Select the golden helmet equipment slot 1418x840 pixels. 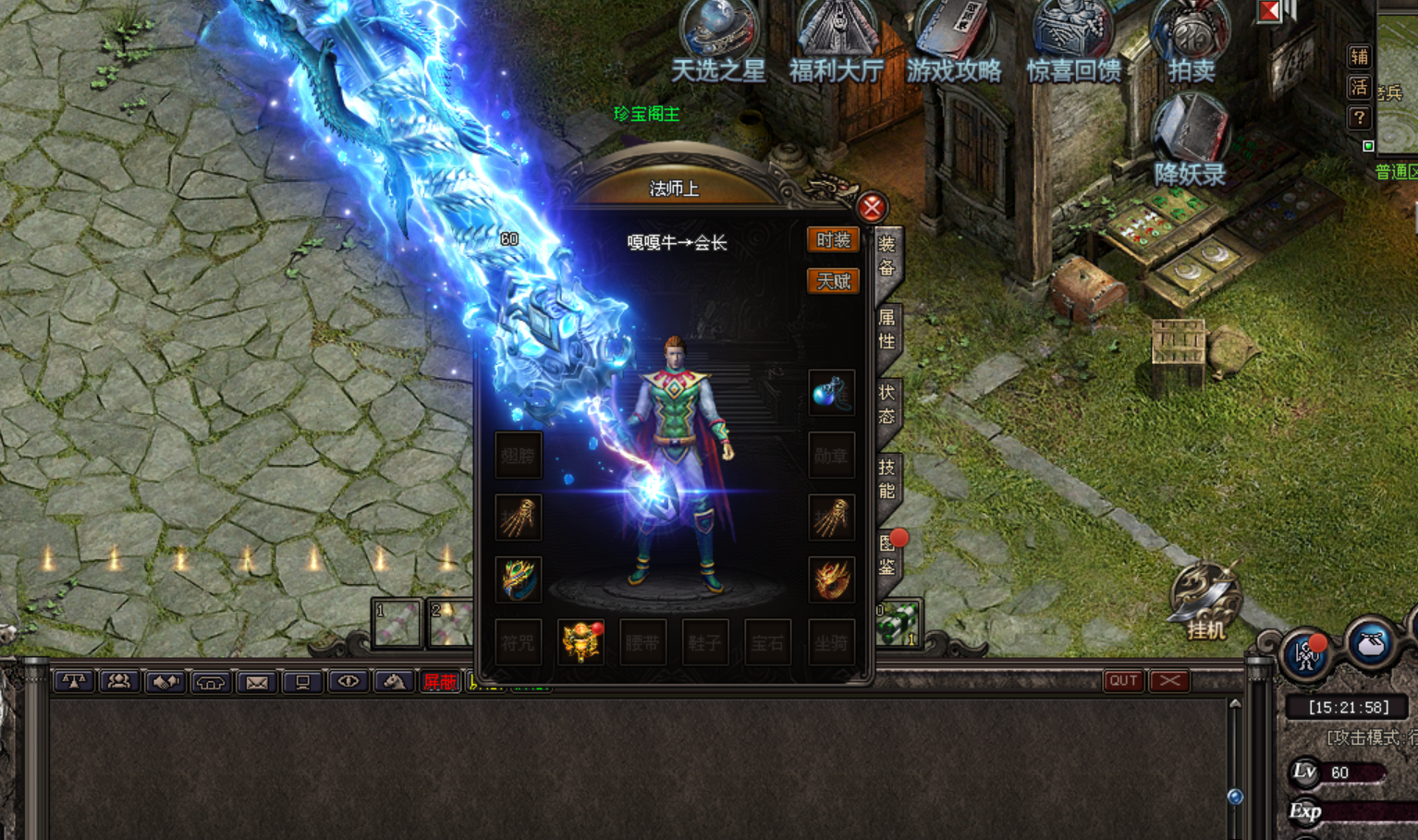[x=581, y=641]
